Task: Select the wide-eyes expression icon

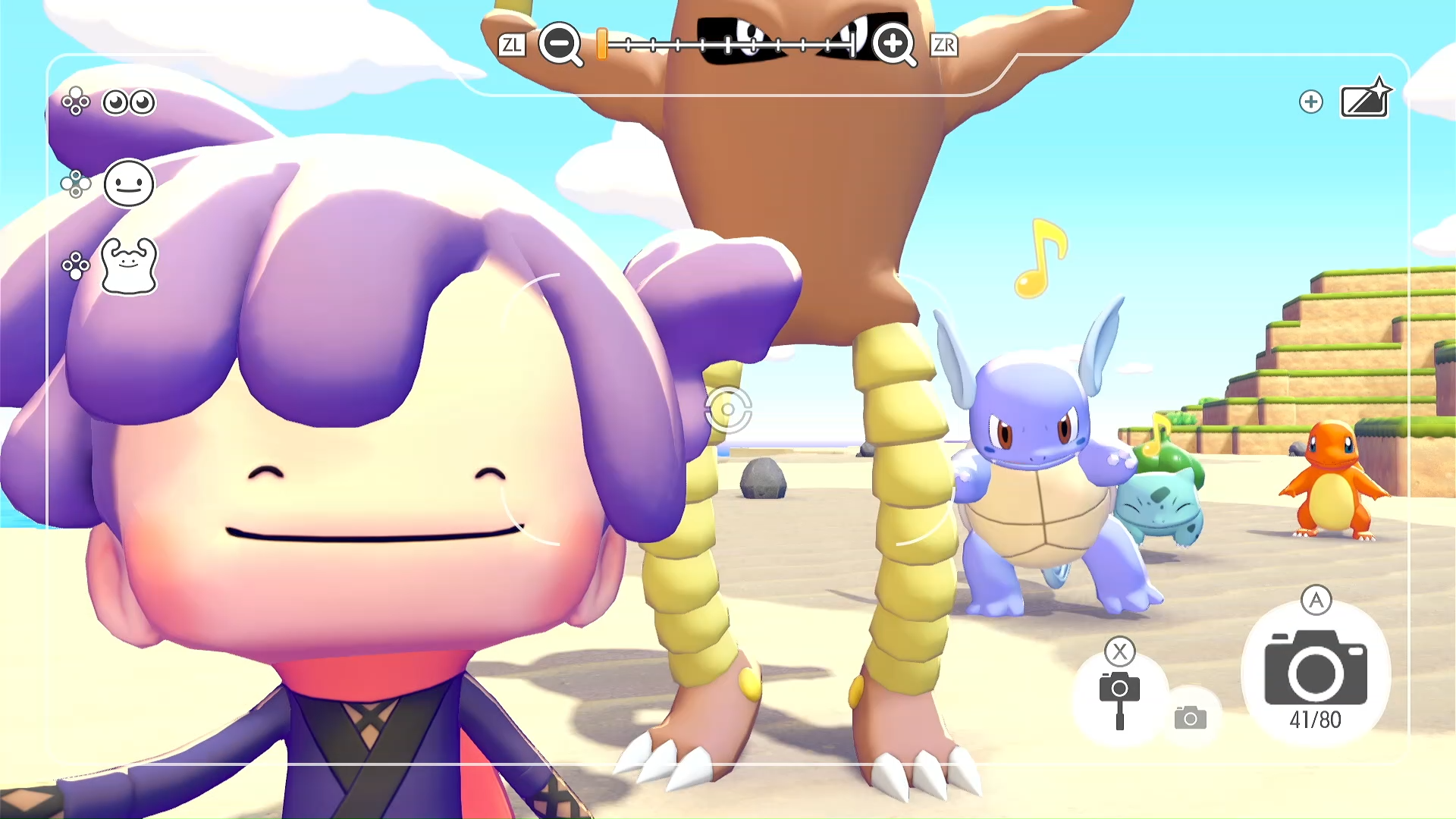Action: [129, 102]
